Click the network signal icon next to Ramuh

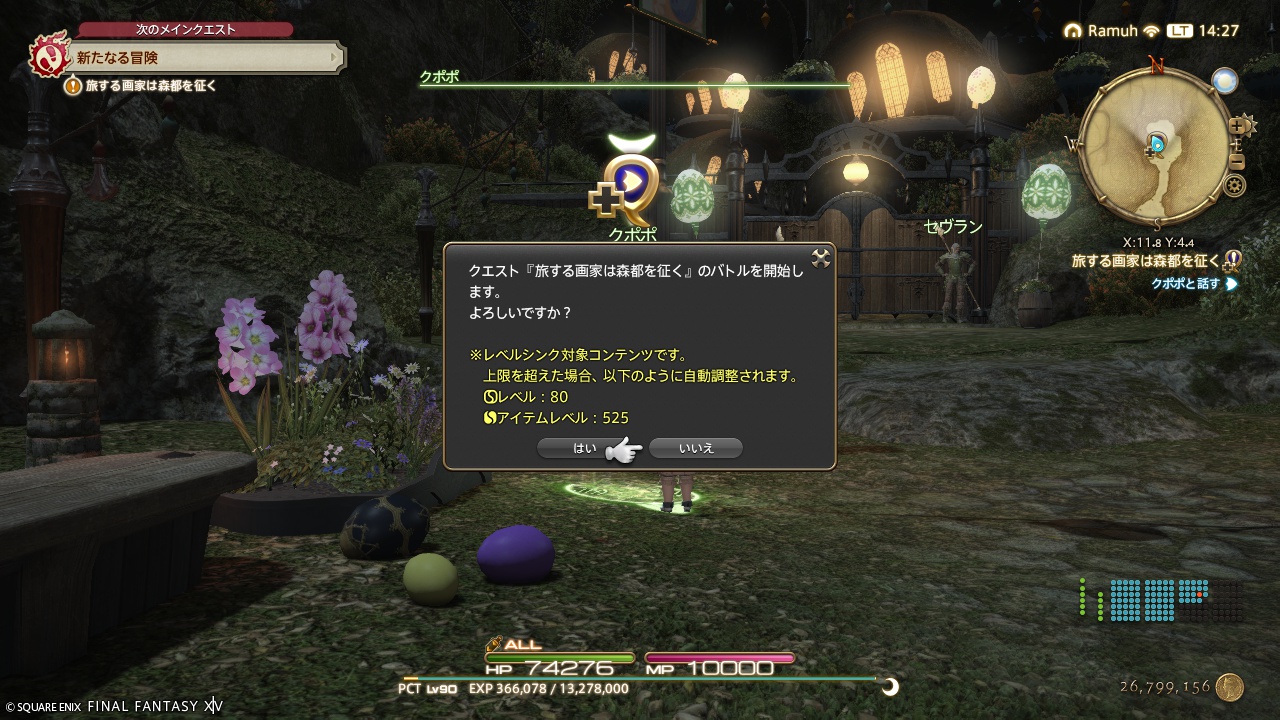[1151, 31]
